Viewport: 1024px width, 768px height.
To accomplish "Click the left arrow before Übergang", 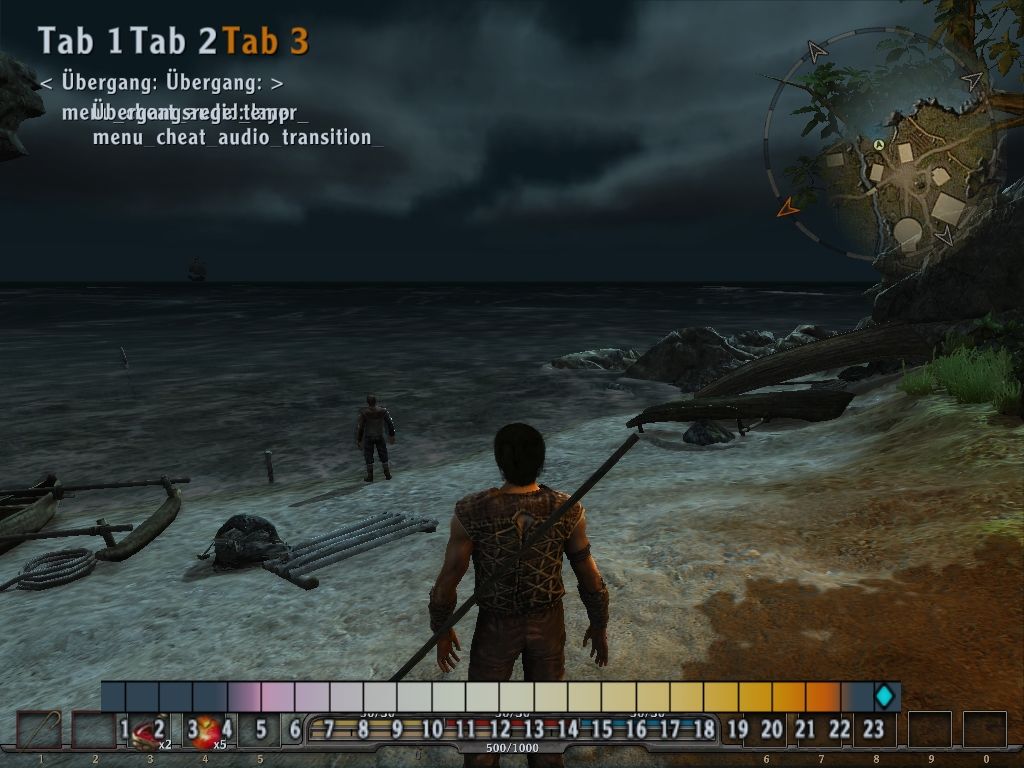I will tap(46, 83).
